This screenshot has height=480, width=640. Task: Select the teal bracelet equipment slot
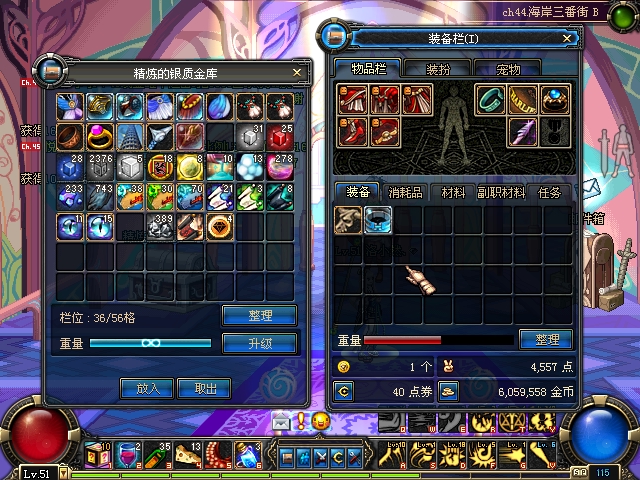[490, 99]
